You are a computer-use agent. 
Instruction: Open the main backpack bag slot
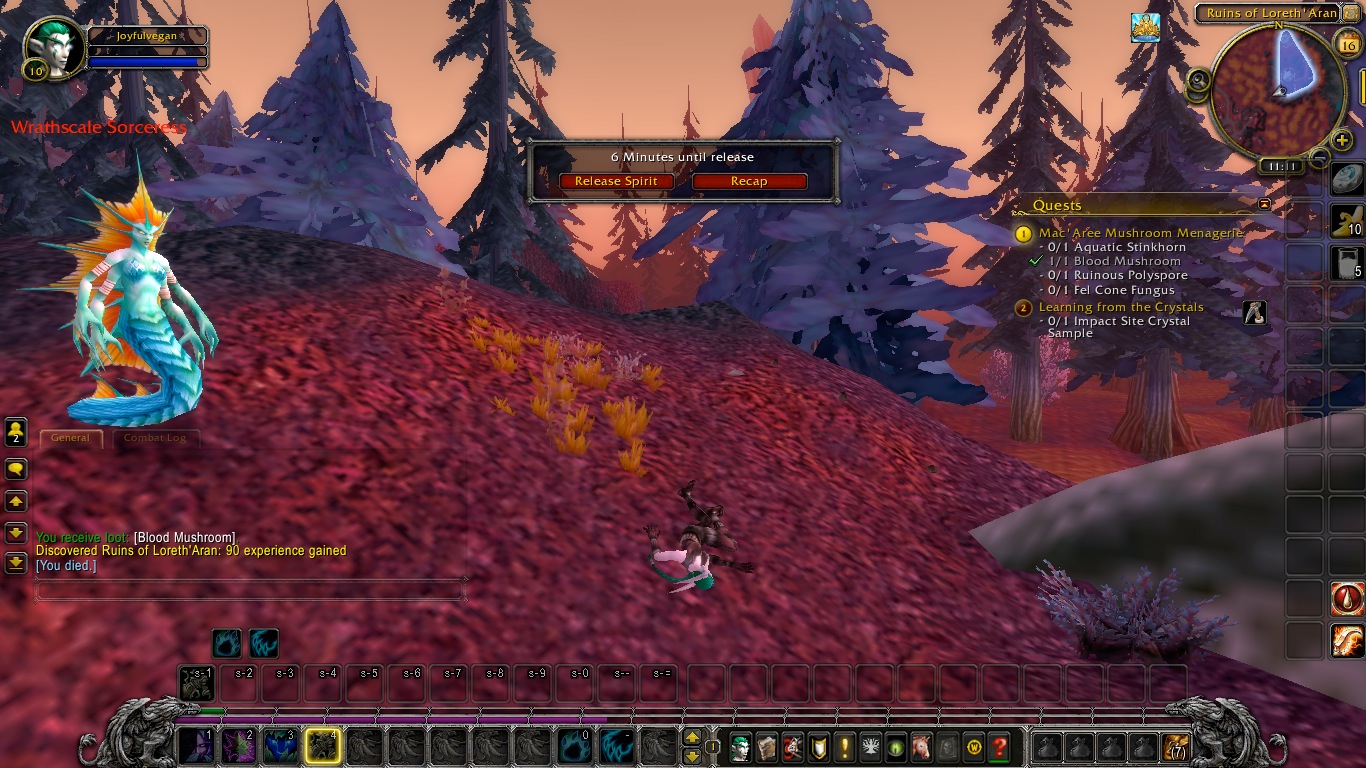1175,747
